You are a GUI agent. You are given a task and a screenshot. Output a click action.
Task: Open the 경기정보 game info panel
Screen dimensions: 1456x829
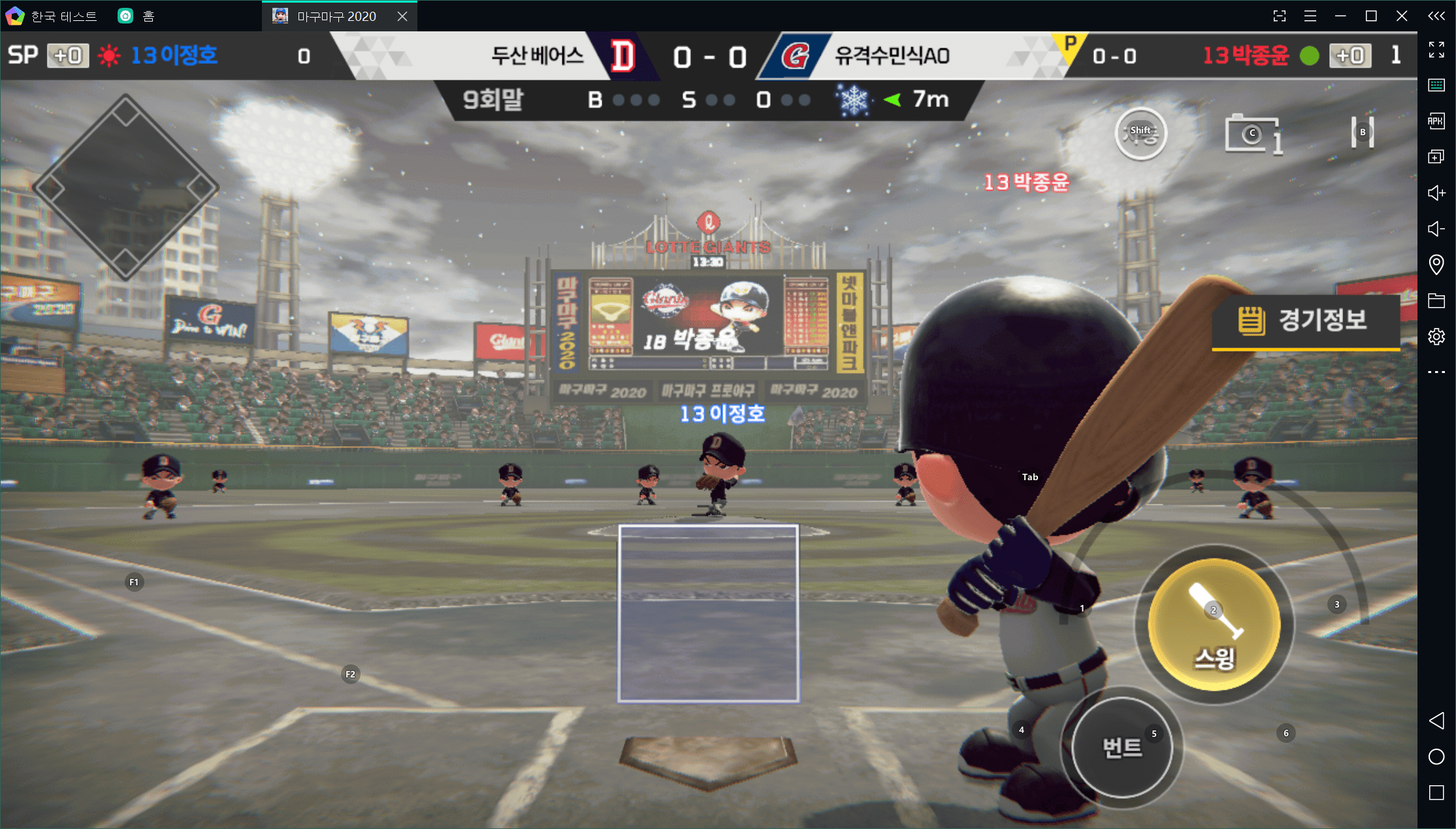tap(1306, 321)
